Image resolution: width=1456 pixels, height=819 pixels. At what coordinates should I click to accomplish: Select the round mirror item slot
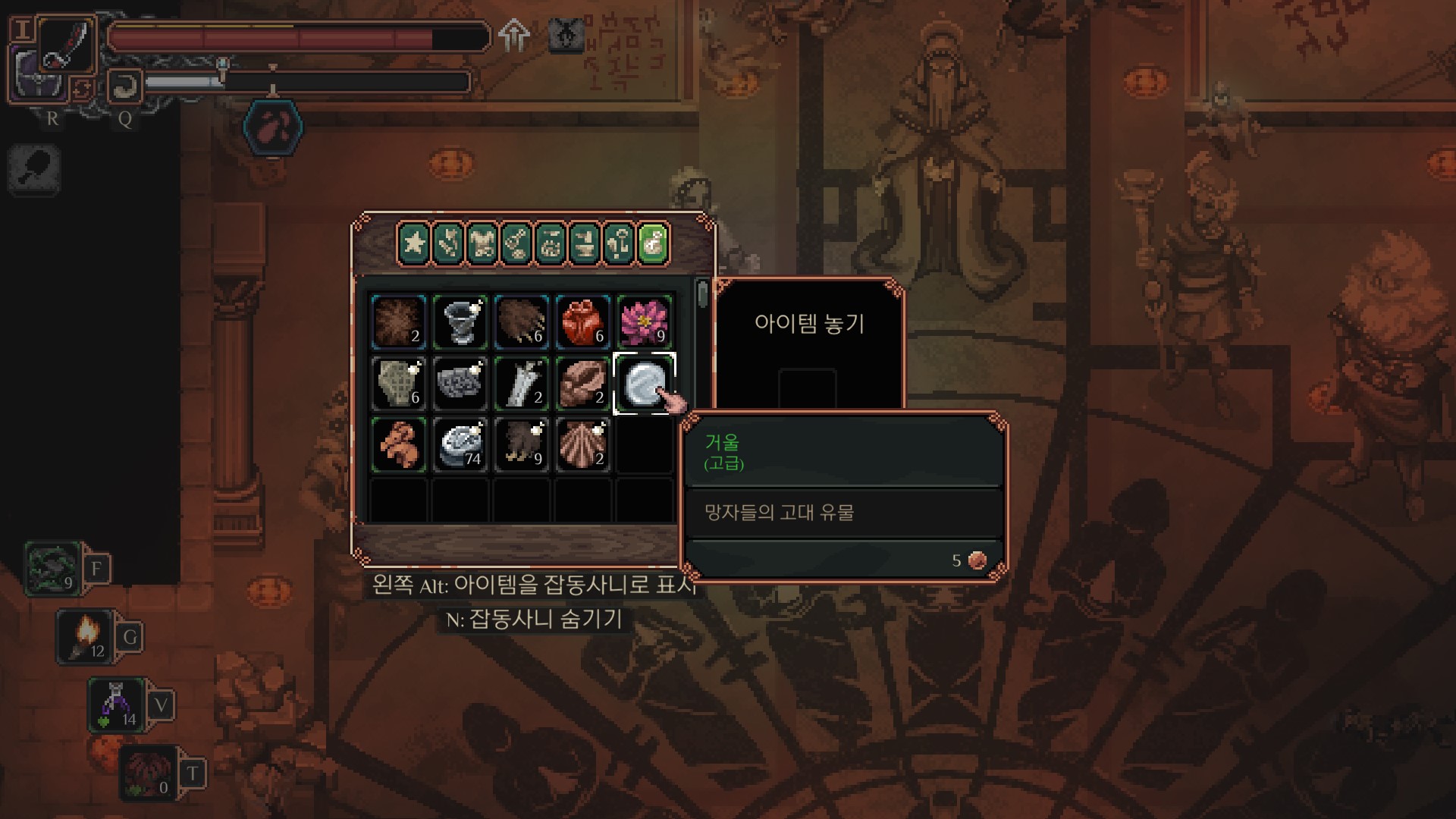tap(644, 383)
